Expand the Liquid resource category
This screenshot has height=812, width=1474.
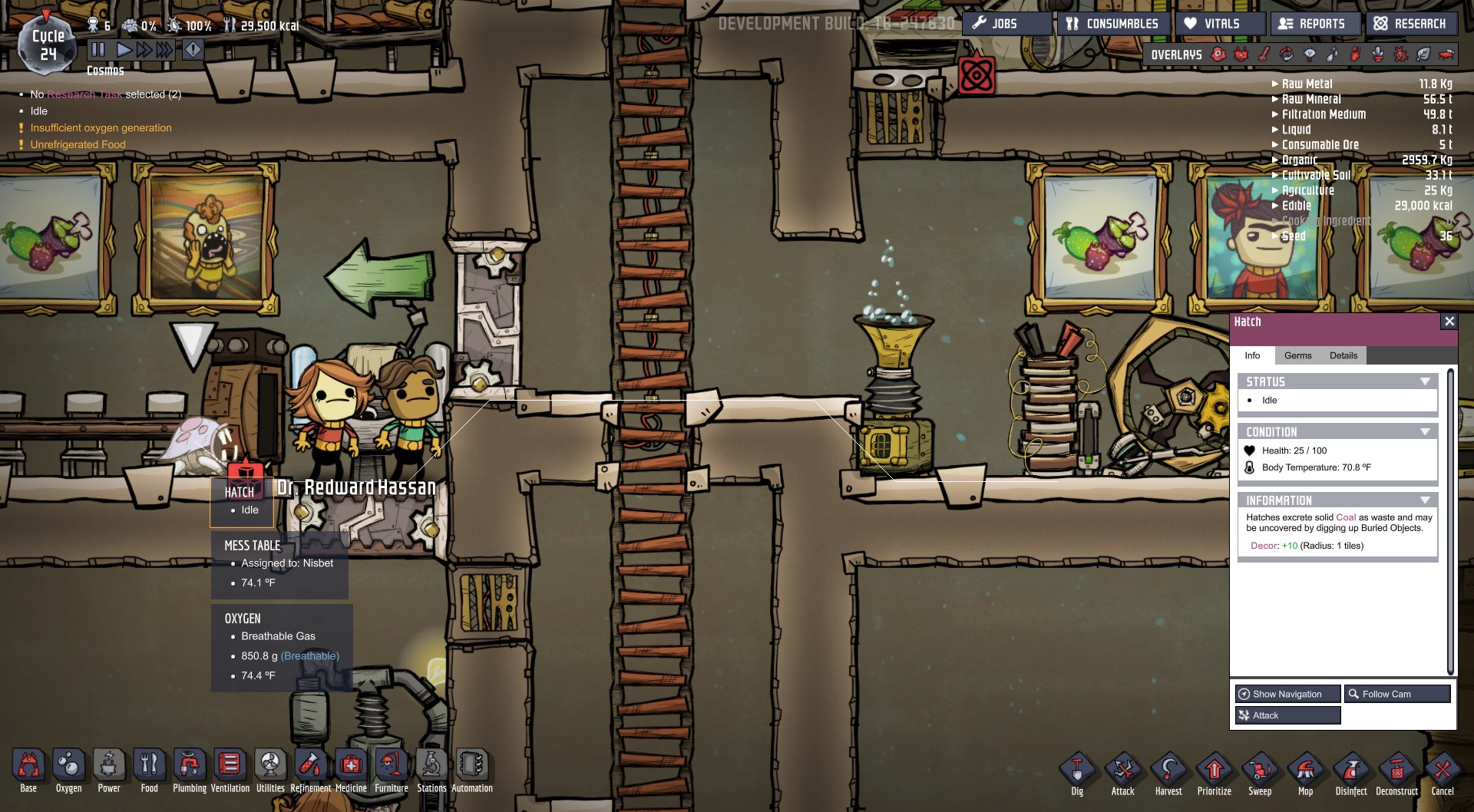pyautogui.click(x=1274, y=130)
